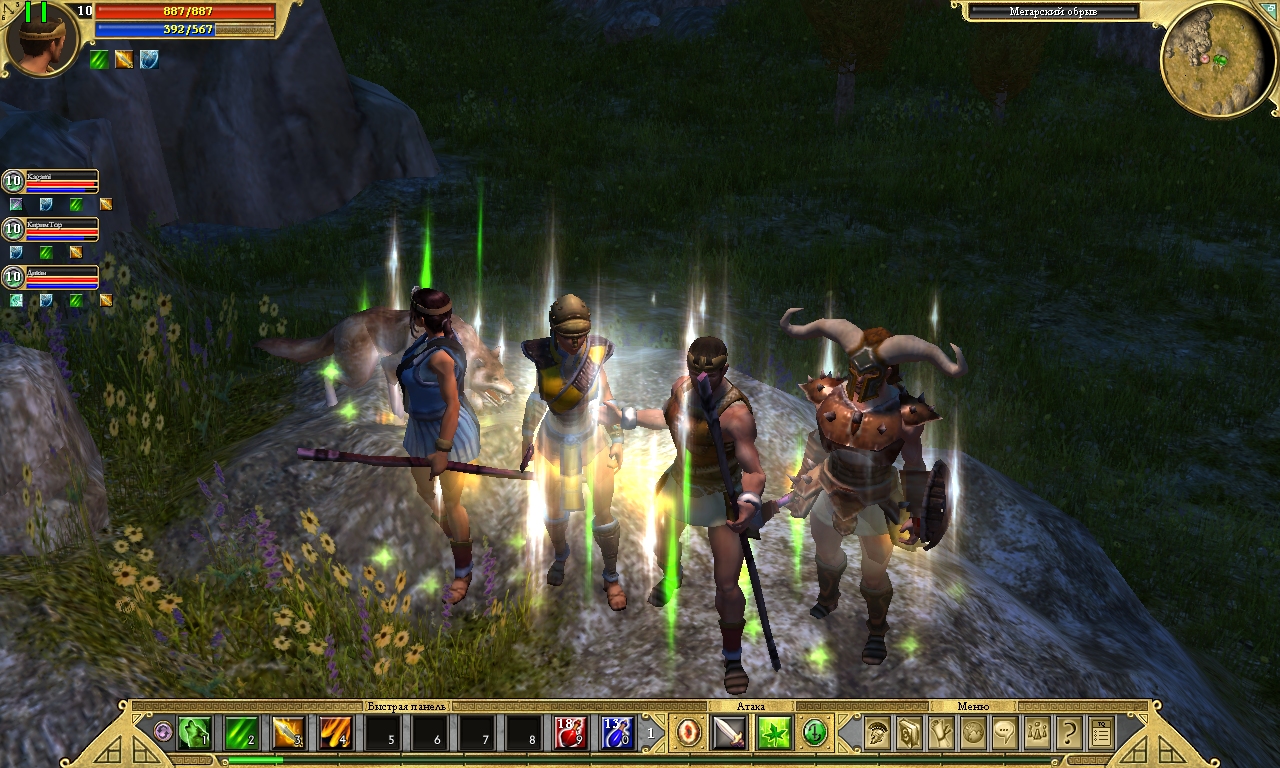The image size is (1280, 768).
Task: Click the Меню header label
Action: click(x=972, y=706)
